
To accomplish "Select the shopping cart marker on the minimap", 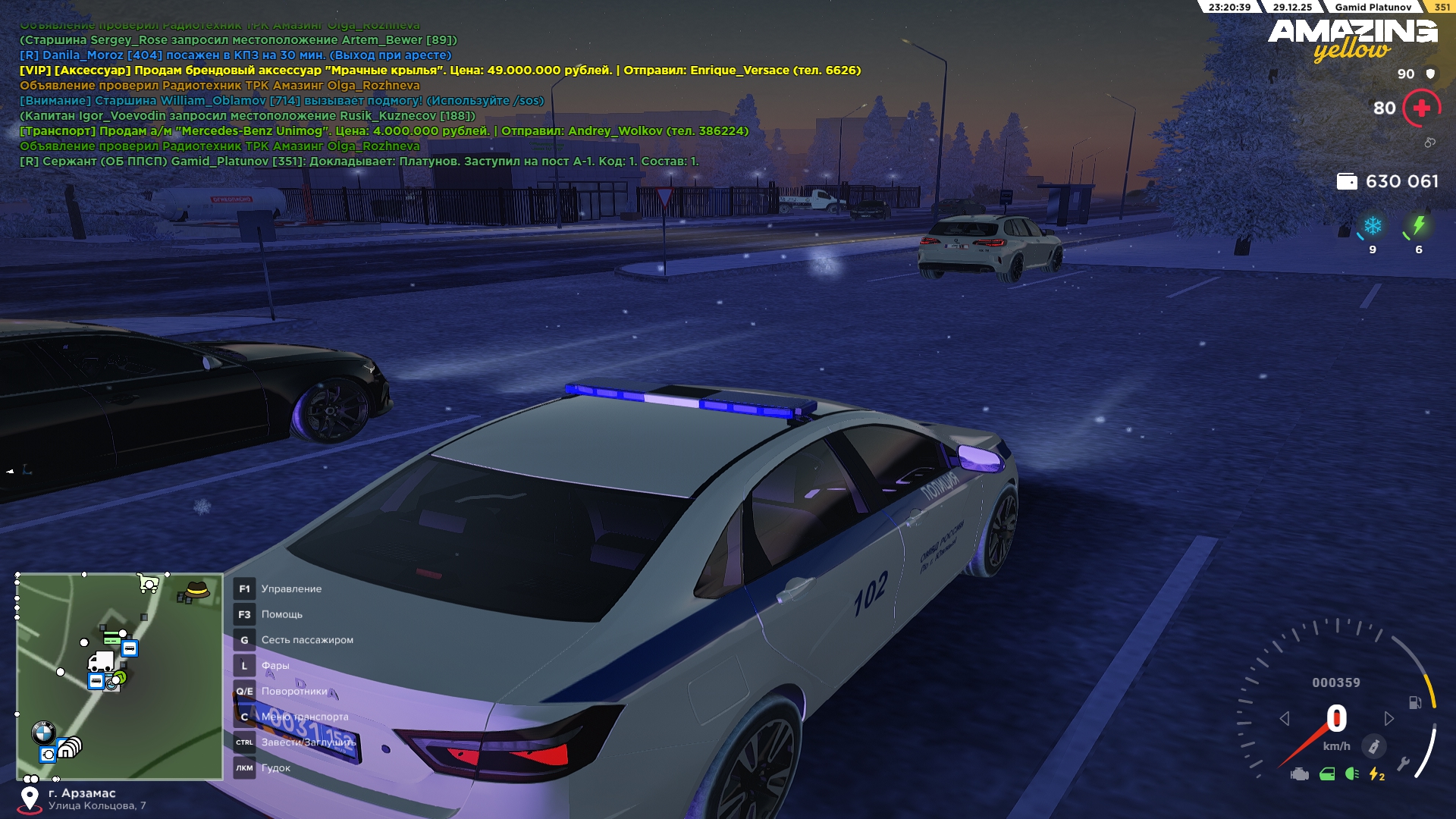I will 148,583.
